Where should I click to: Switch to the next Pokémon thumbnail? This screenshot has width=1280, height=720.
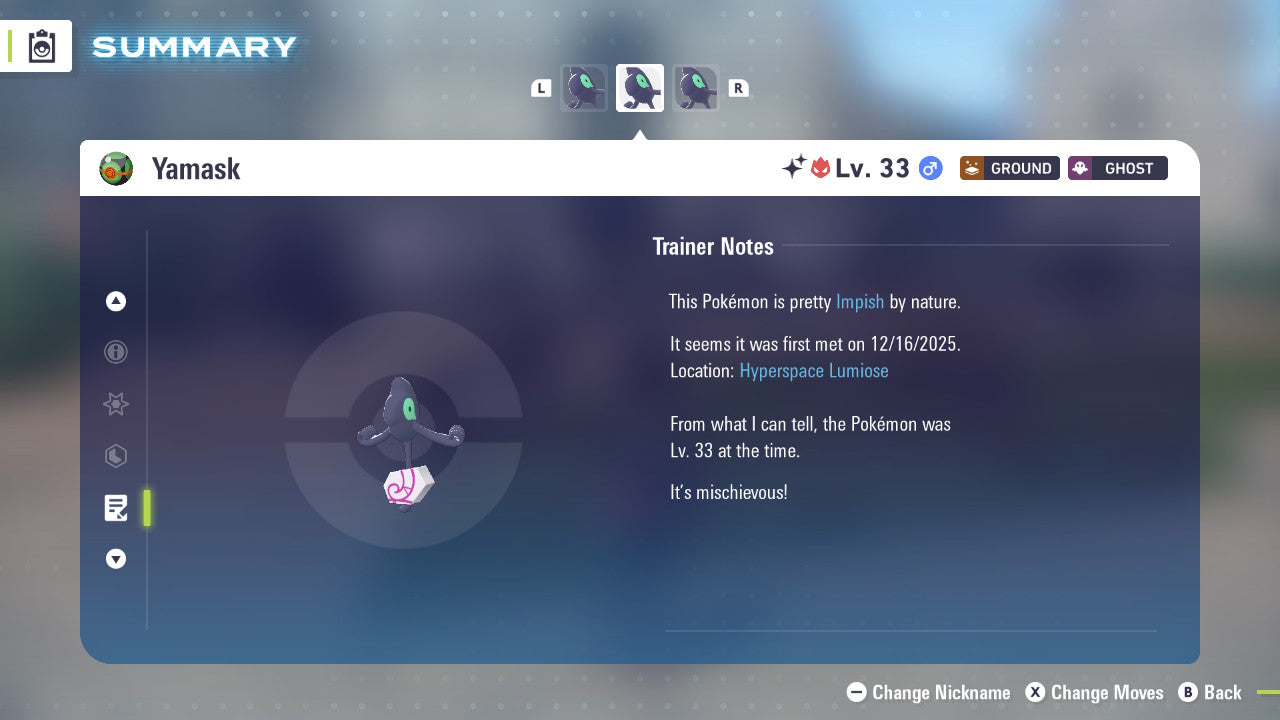[x=696, y=87]
